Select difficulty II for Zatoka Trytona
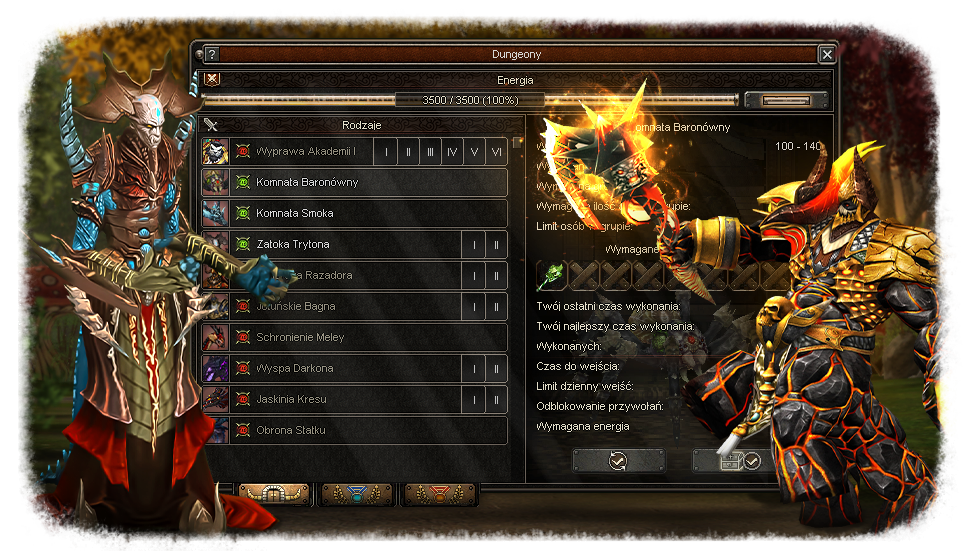The height and width of the screenshot is (553, 967). click(497, 244)
